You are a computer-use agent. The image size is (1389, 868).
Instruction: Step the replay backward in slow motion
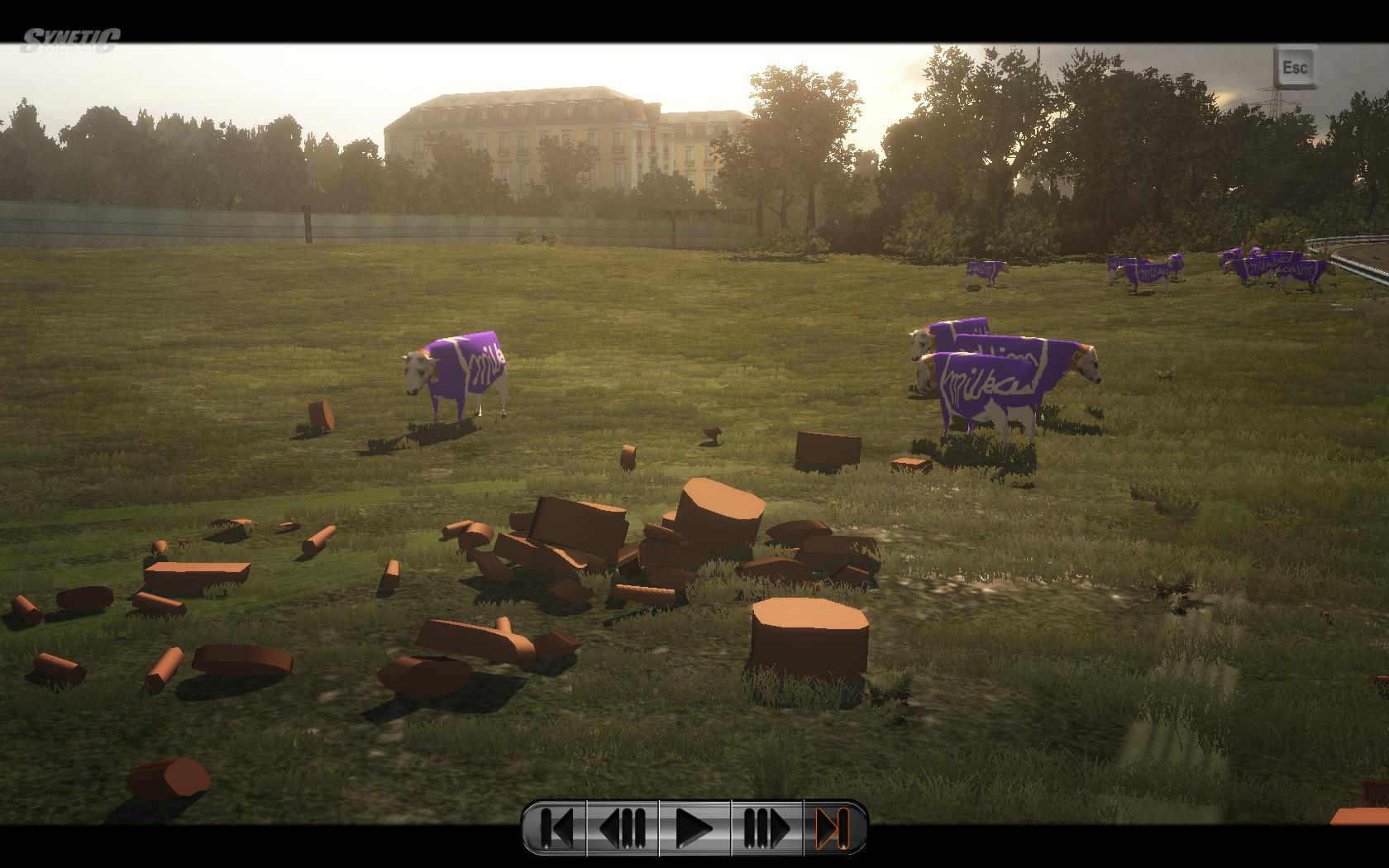click(623, 827)
